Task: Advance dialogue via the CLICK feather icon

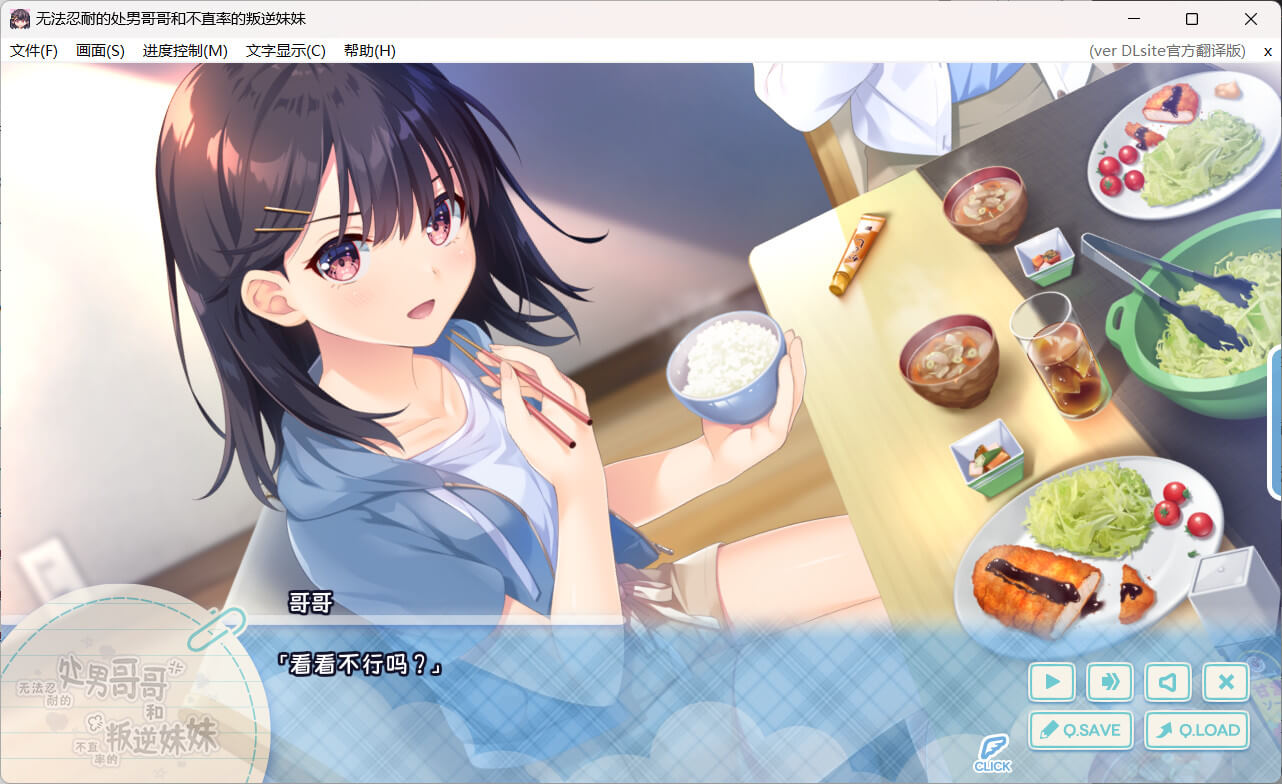Action: (992, 752)
